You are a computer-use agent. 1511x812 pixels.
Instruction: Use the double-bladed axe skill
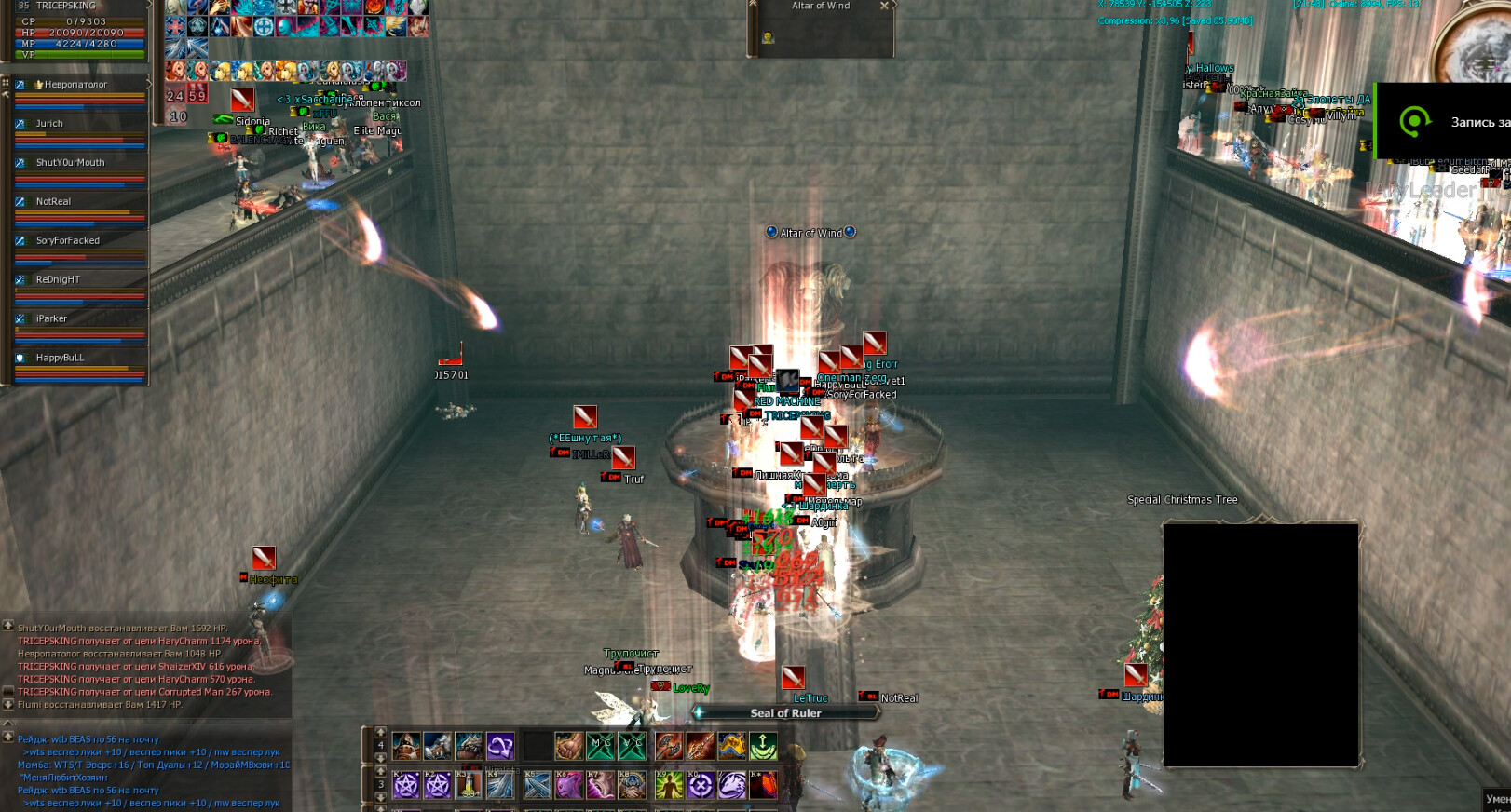click(669, 746)
